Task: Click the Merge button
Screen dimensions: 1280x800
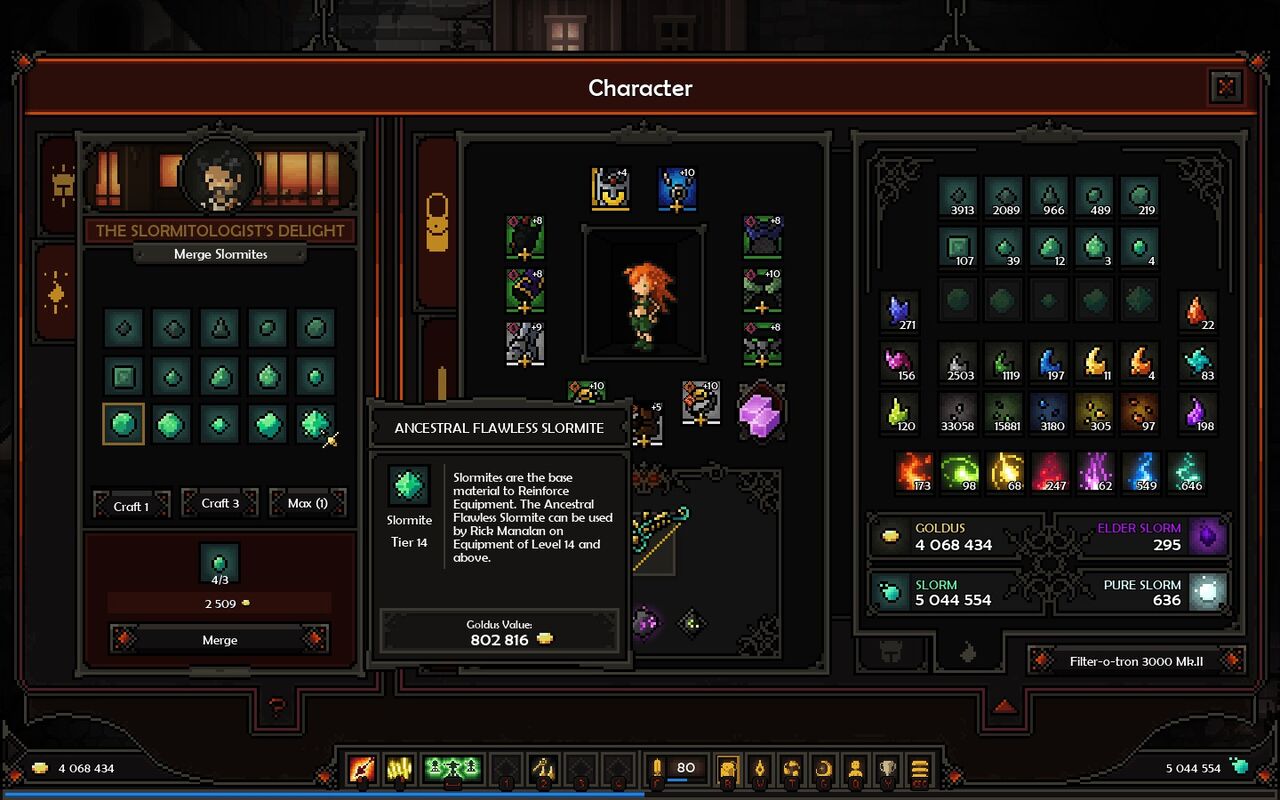Action: coord(218,640)
